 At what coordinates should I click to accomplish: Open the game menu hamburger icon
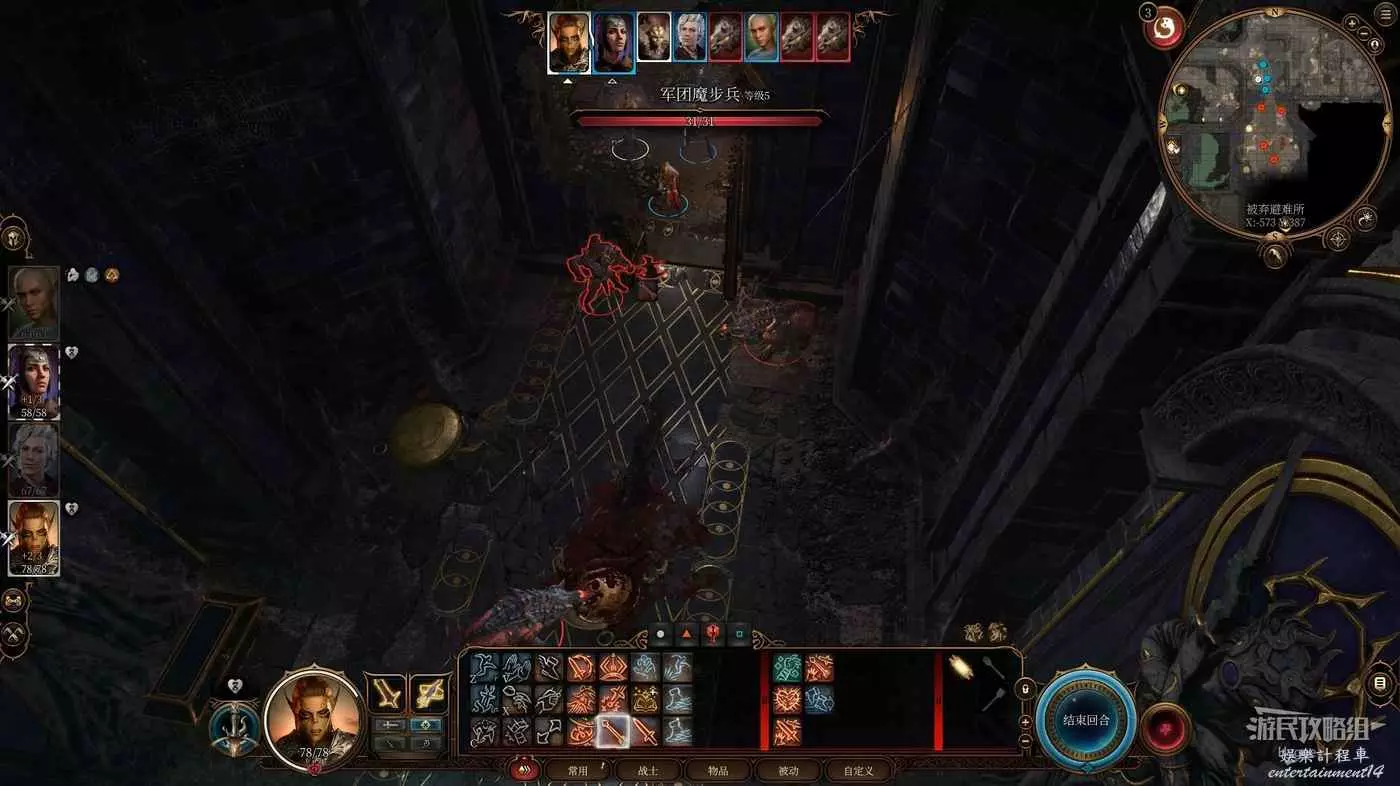(x=1384, y=15)
